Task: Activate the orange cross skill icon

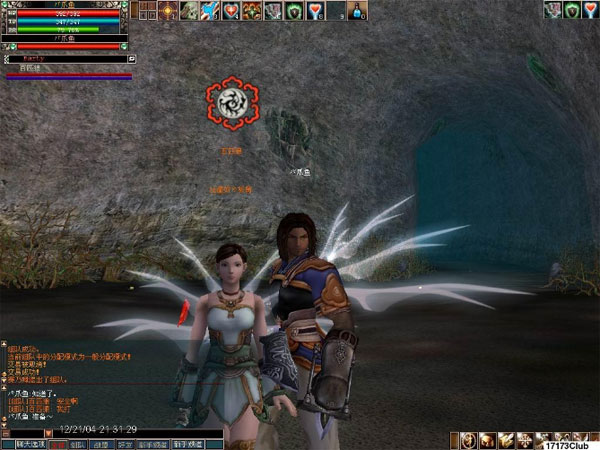Action: (x=166, y=11)
